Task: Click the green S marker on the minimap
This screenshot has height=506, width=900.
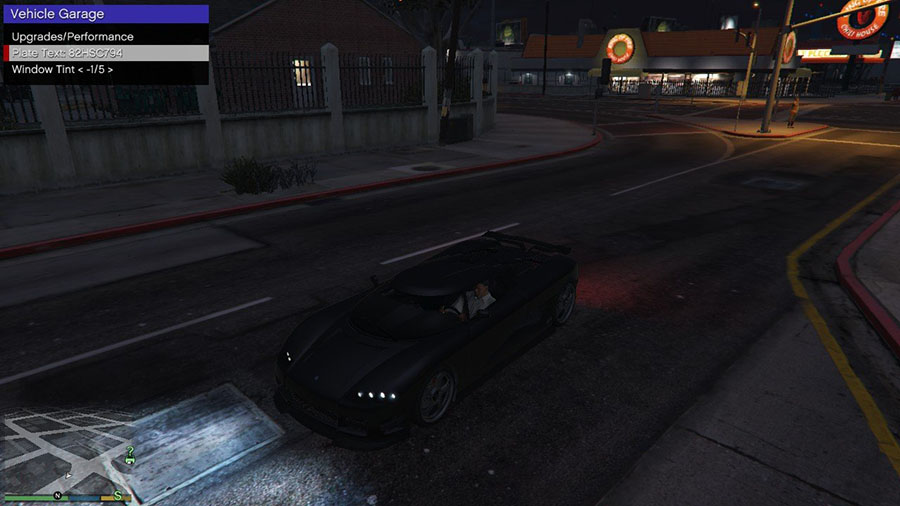Action: pos(117,496)
